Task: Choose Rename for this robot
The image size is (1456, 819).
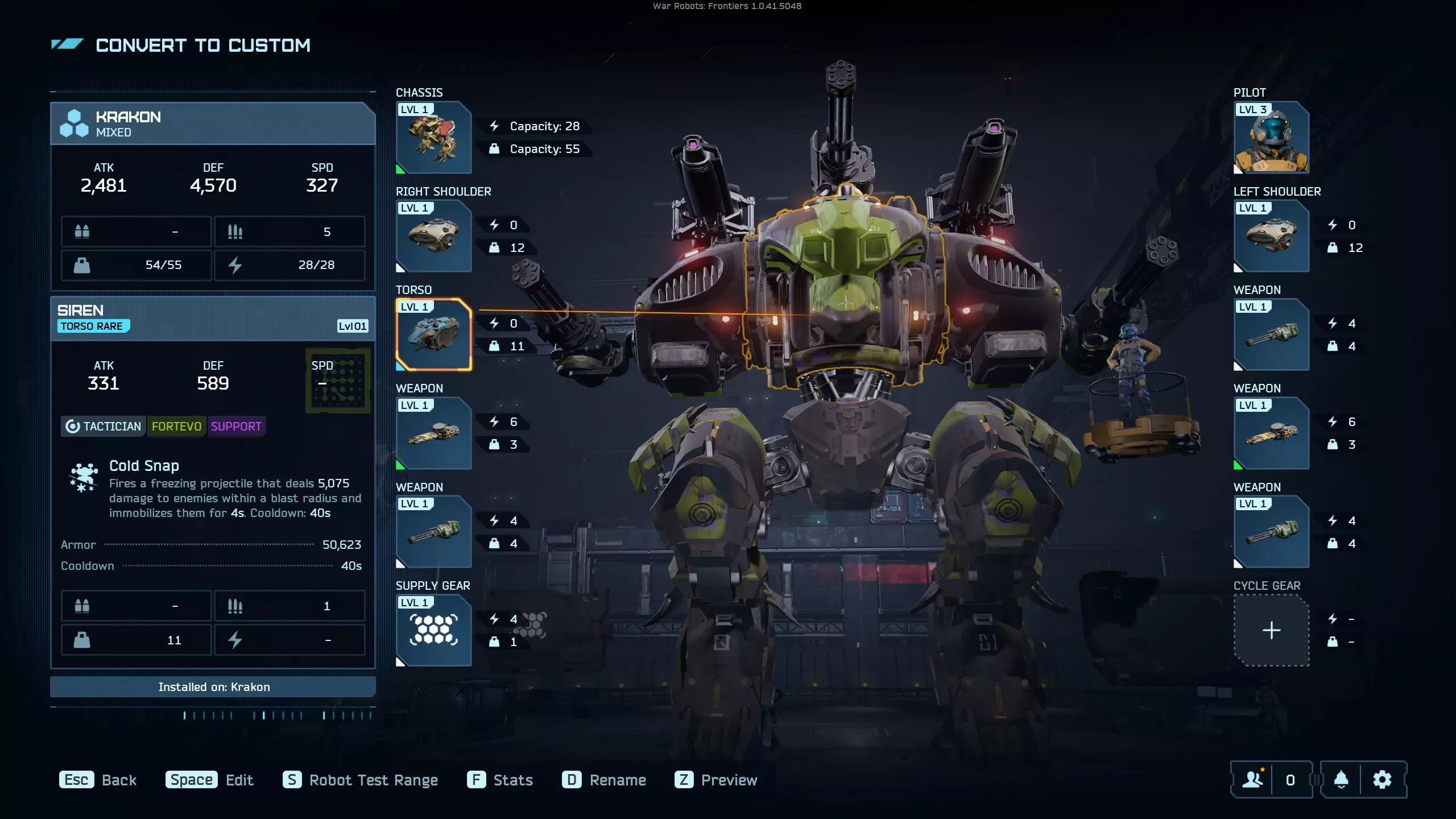Action: click(x=604, y=780)
